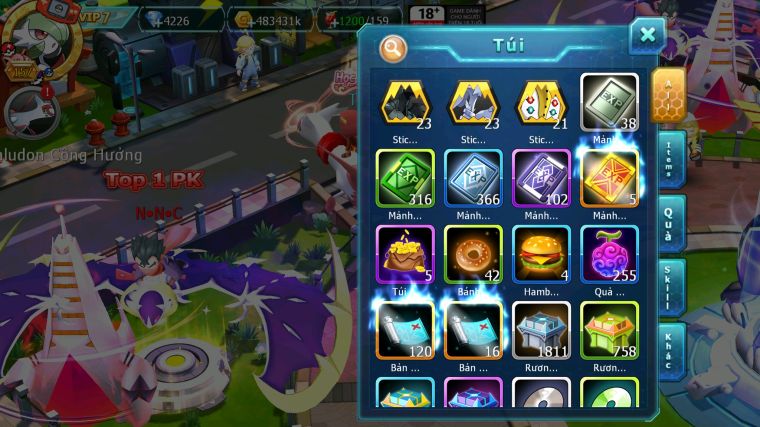The image size is (760, 427).
Task: Select the grey EXP shard with 38
Action: coord(609,102)
